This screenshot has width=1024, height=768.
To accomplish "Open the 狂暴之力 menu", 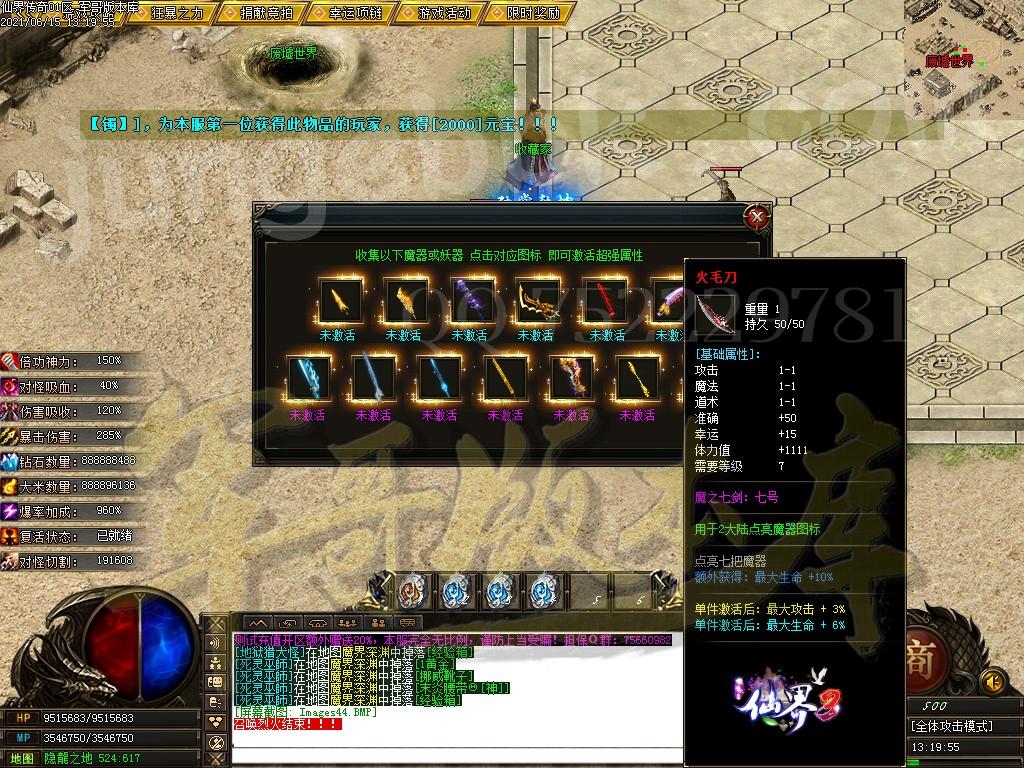I will point(175,13).
